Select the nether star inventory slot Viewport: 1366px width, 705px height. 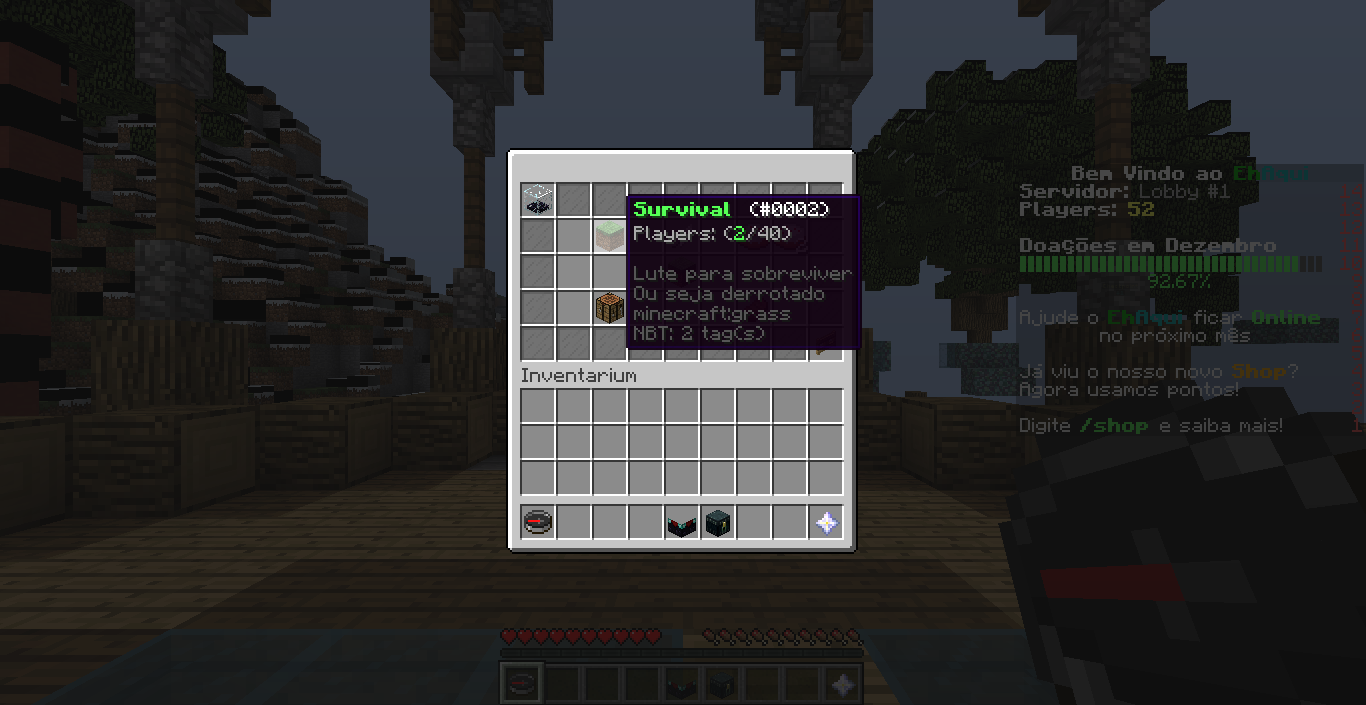tap(826, 523)
